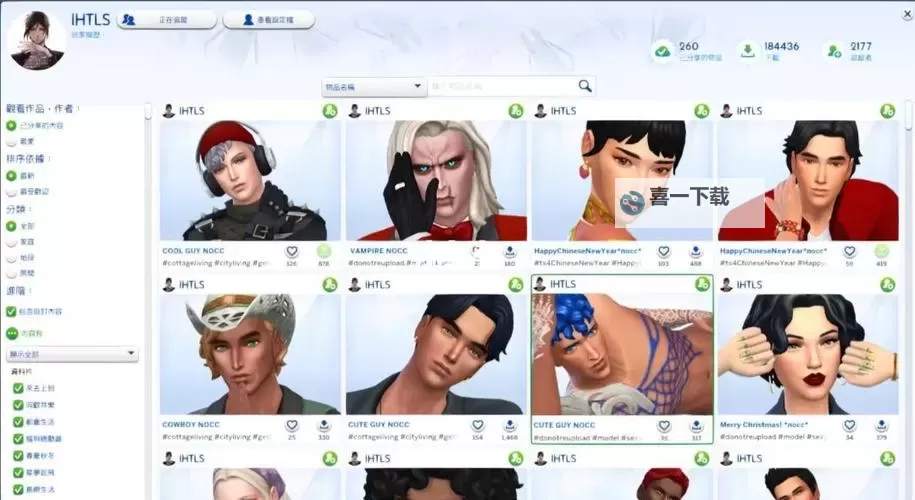
Task: Open the 查看設定檔 view profile button
Action: pos(268,19)
